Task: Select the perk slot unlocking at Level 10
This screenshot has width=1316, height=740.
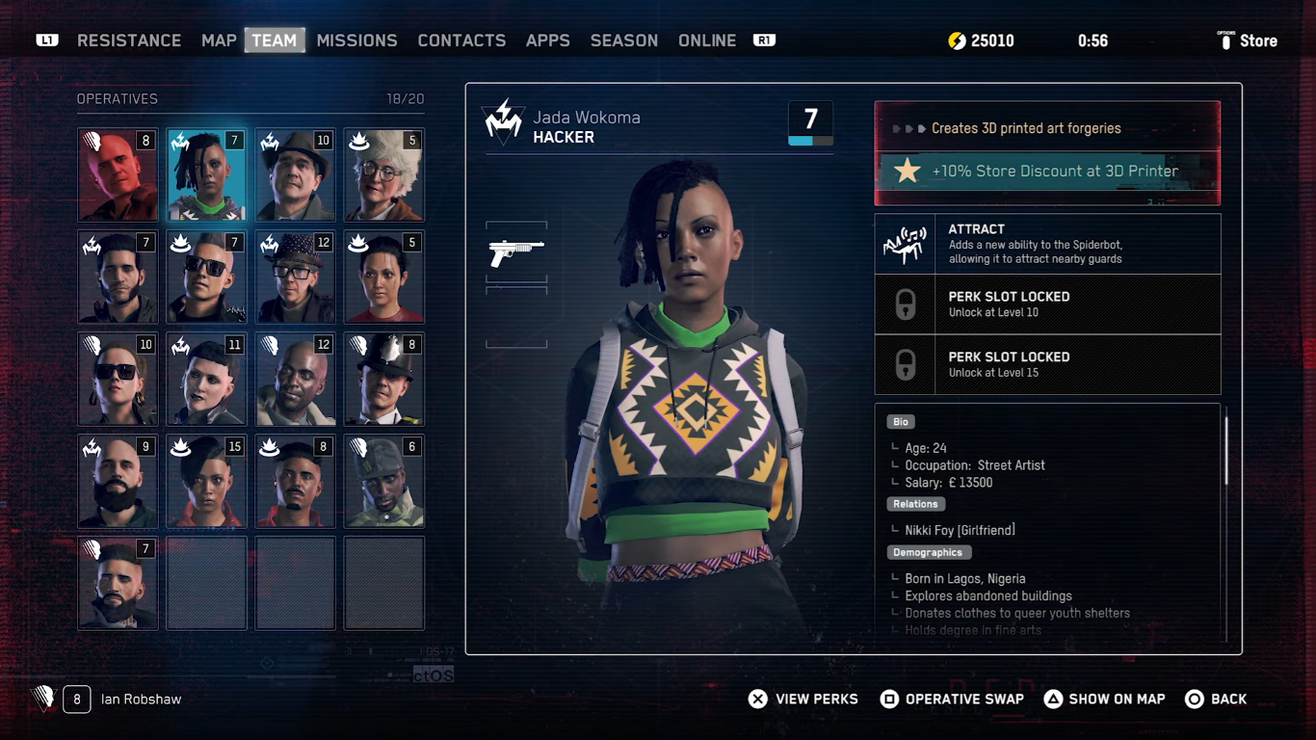Action: [1047, 304]
